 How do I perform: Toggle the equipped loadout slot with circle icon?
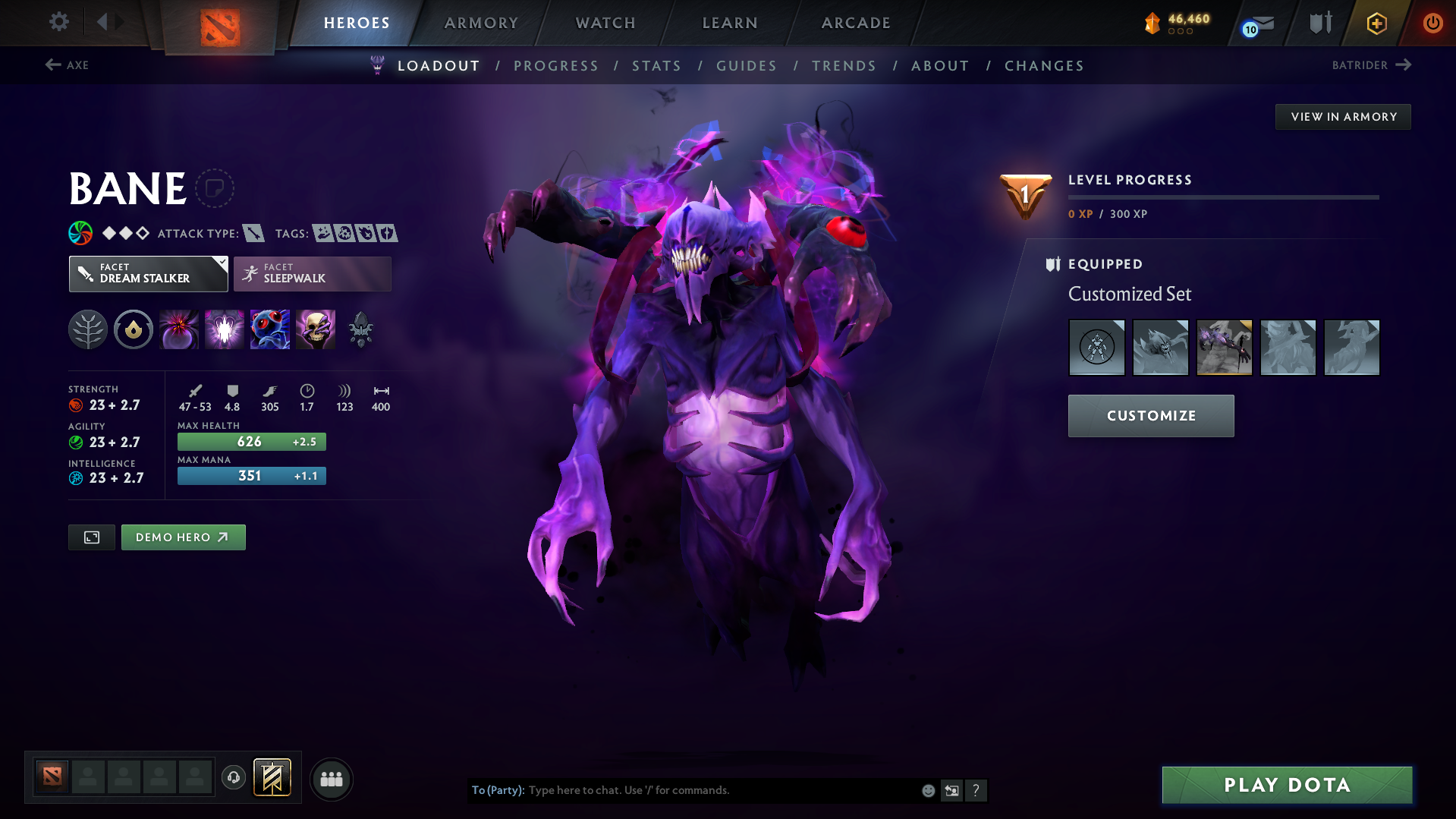pos(1096,347)
